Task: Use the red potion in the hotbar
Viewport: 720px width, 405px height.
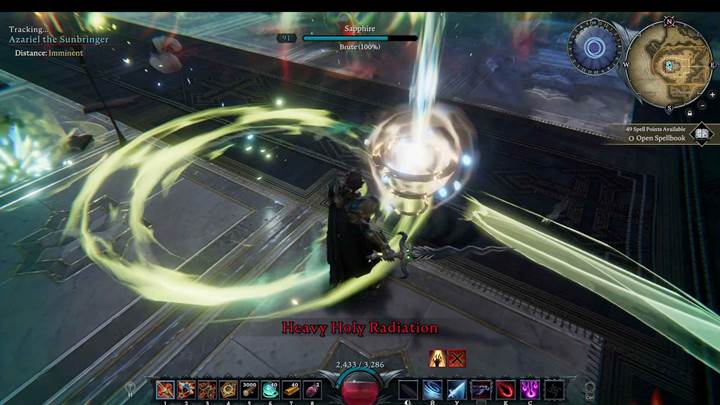Action: click(313, 390)
